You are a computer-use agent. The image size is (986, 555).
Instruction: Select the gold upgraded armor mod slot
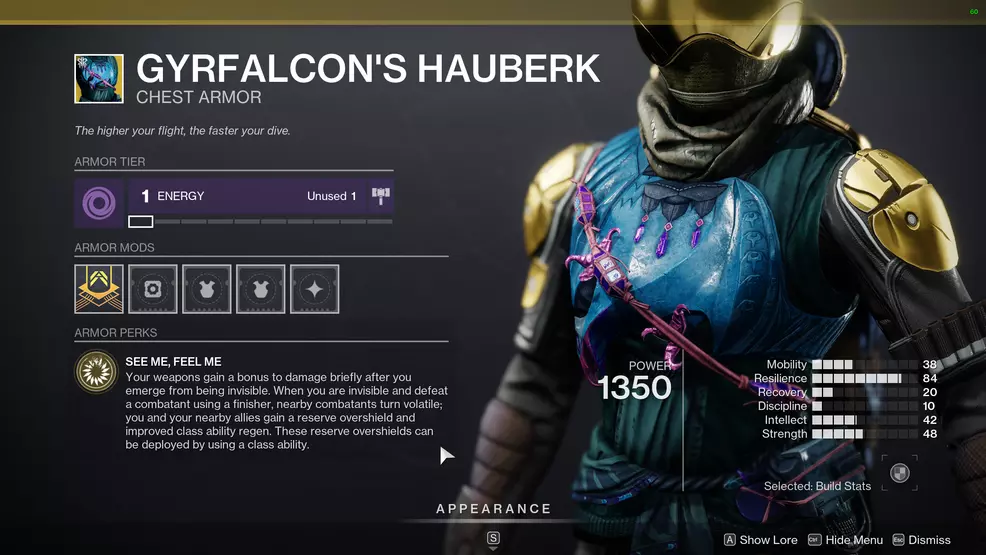click(99, 289)
